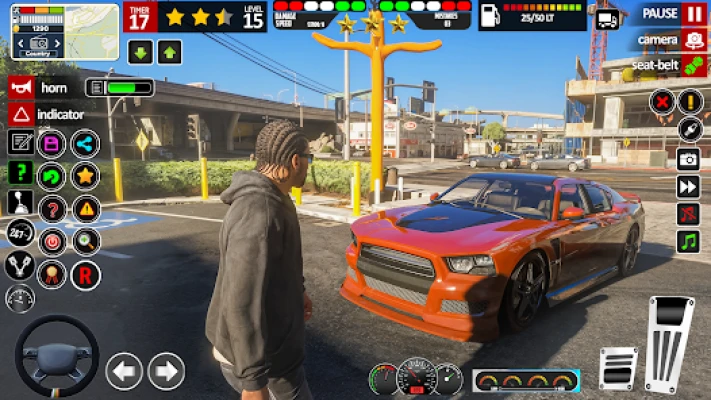Pause the game with the red PAUSE button
This screenshot has height=400, width=711.
694,14
